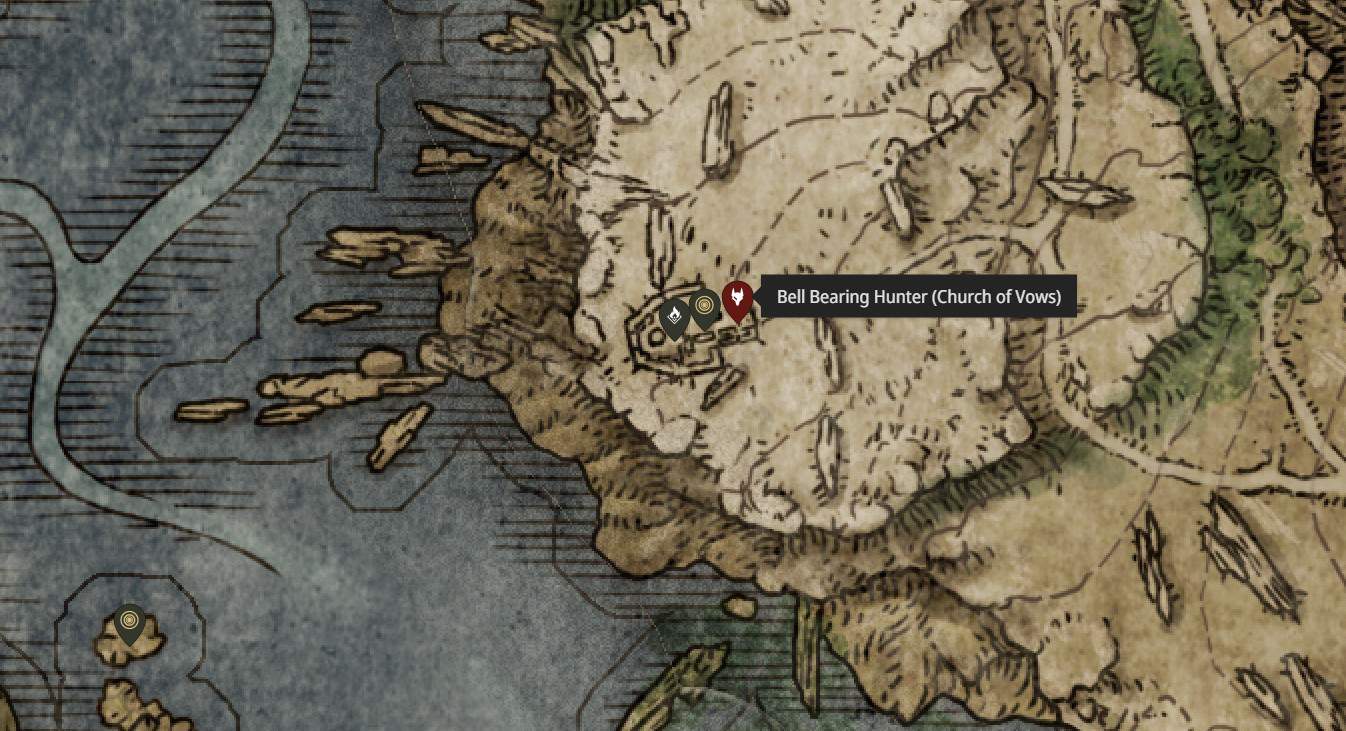
Task: Select the ring marker on the small sea island
Action: pos(128,623)
